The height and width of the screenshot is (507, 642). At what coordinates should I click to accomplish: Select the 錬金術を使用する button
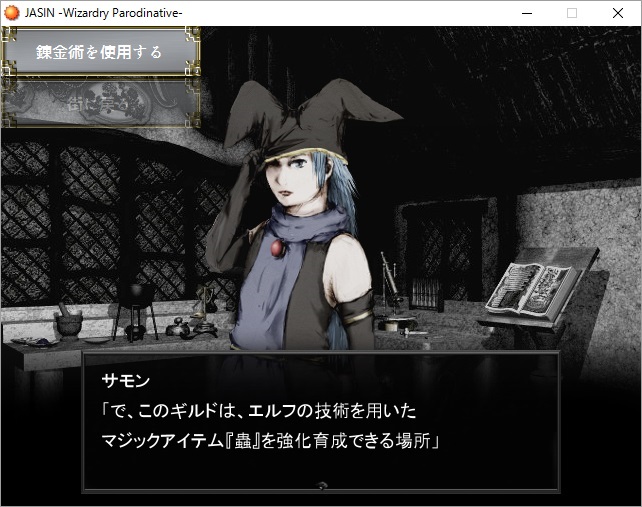click(x=100, y=52)
